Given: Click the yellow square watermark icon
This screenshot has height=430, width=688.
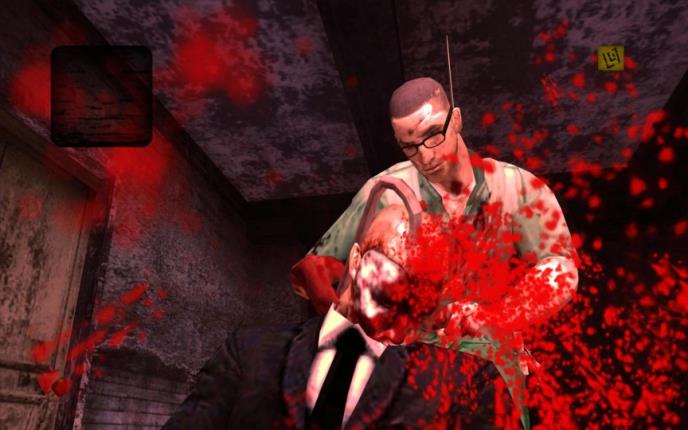Looking at the screenshot, I should click(610, 59).
